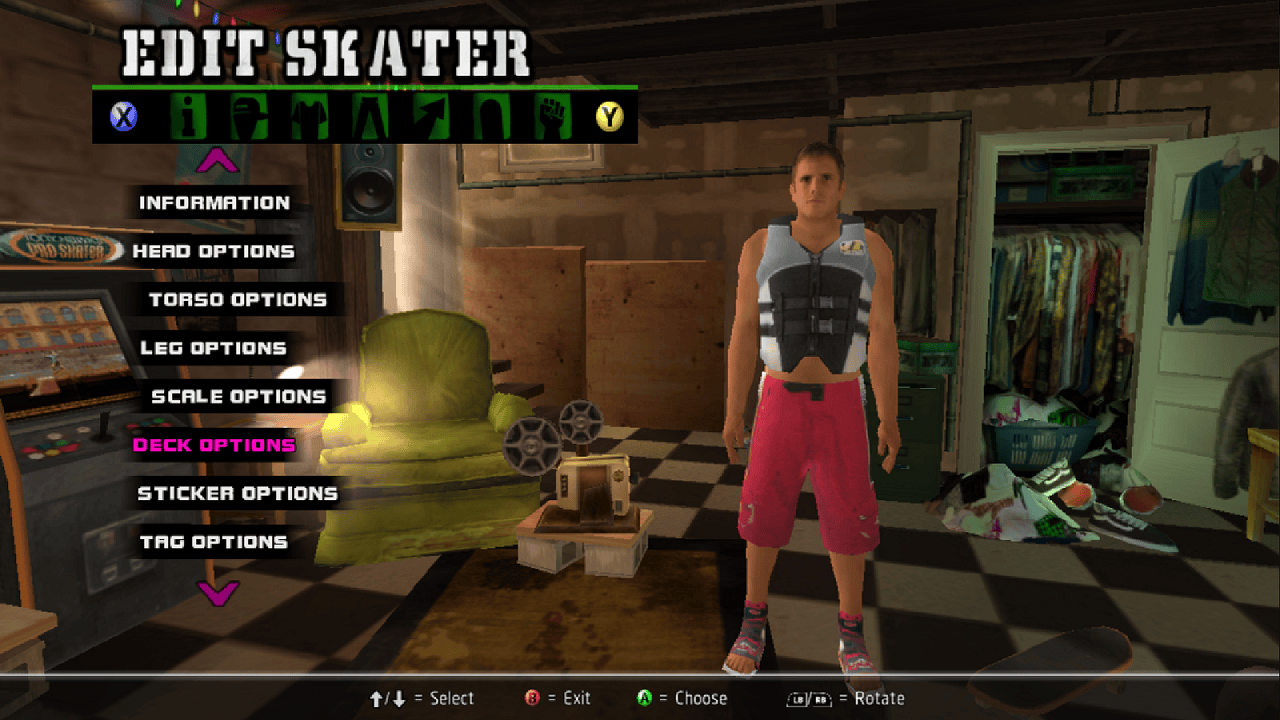Select the t-shirt category tab

[x=309, y=117]
